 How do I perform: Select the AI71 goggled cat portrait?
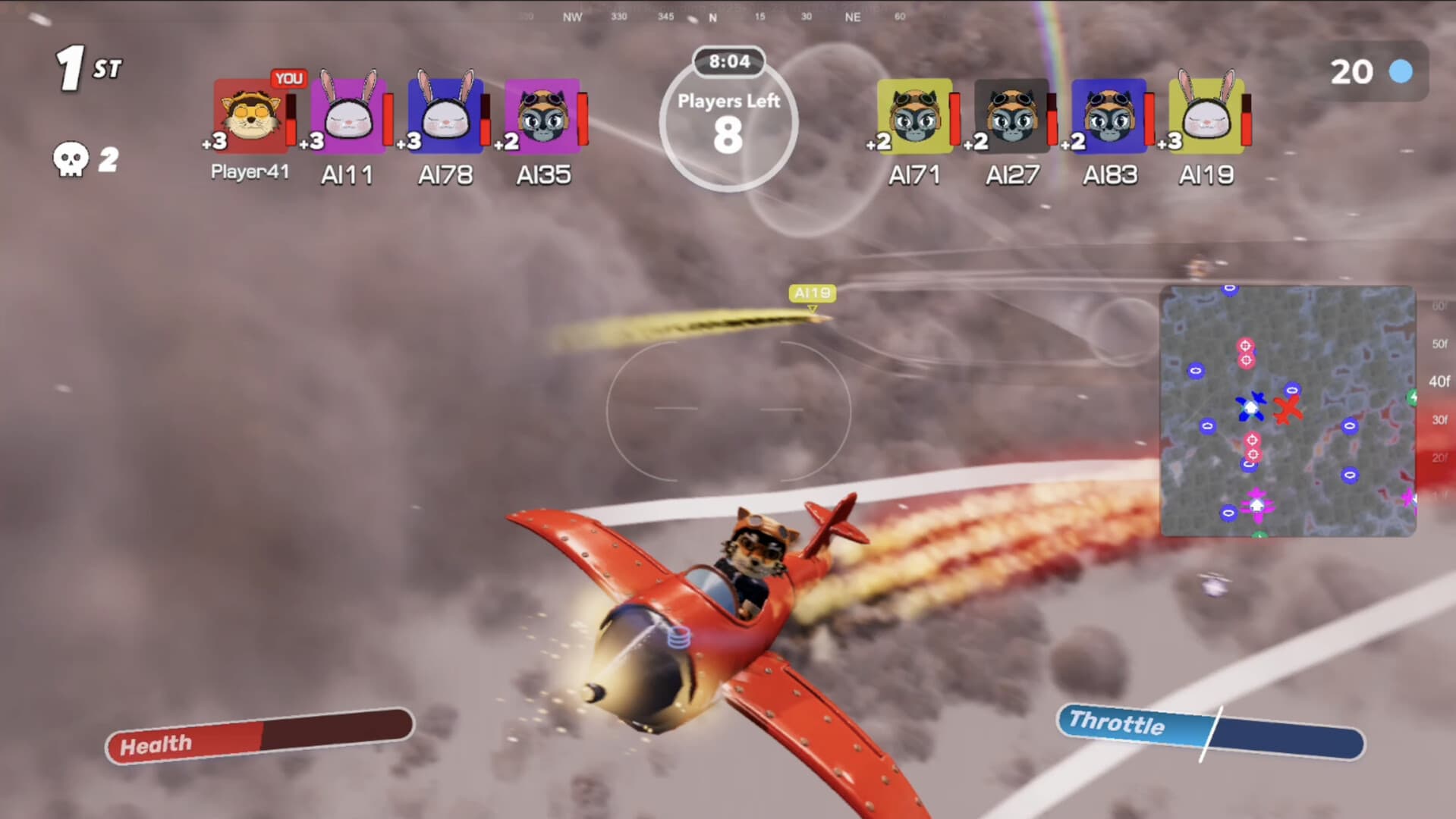click(x=915, y=115)
